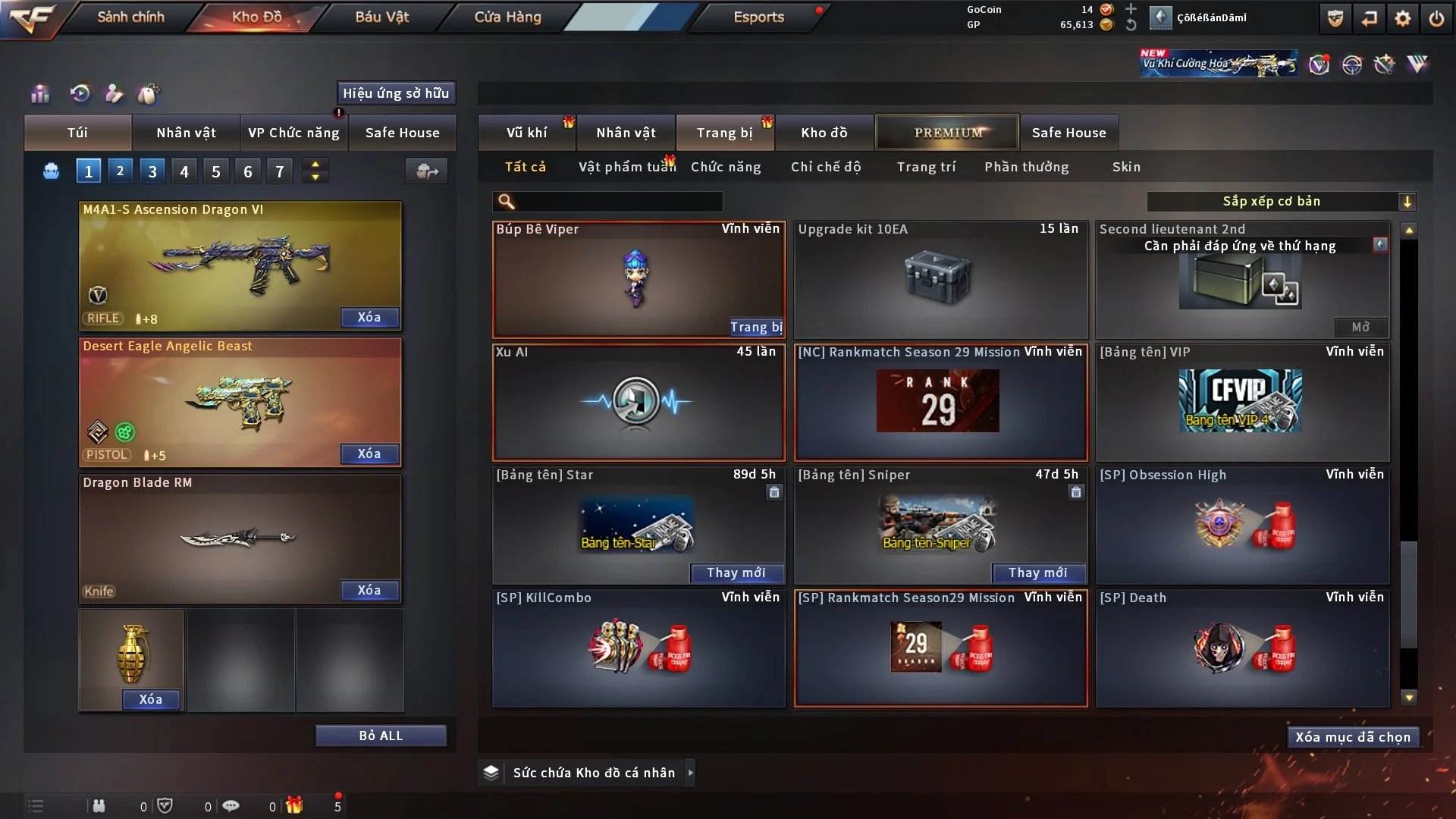Choose the Skin filter category
Screen dimensions: 1456x819
(1126, 167)
